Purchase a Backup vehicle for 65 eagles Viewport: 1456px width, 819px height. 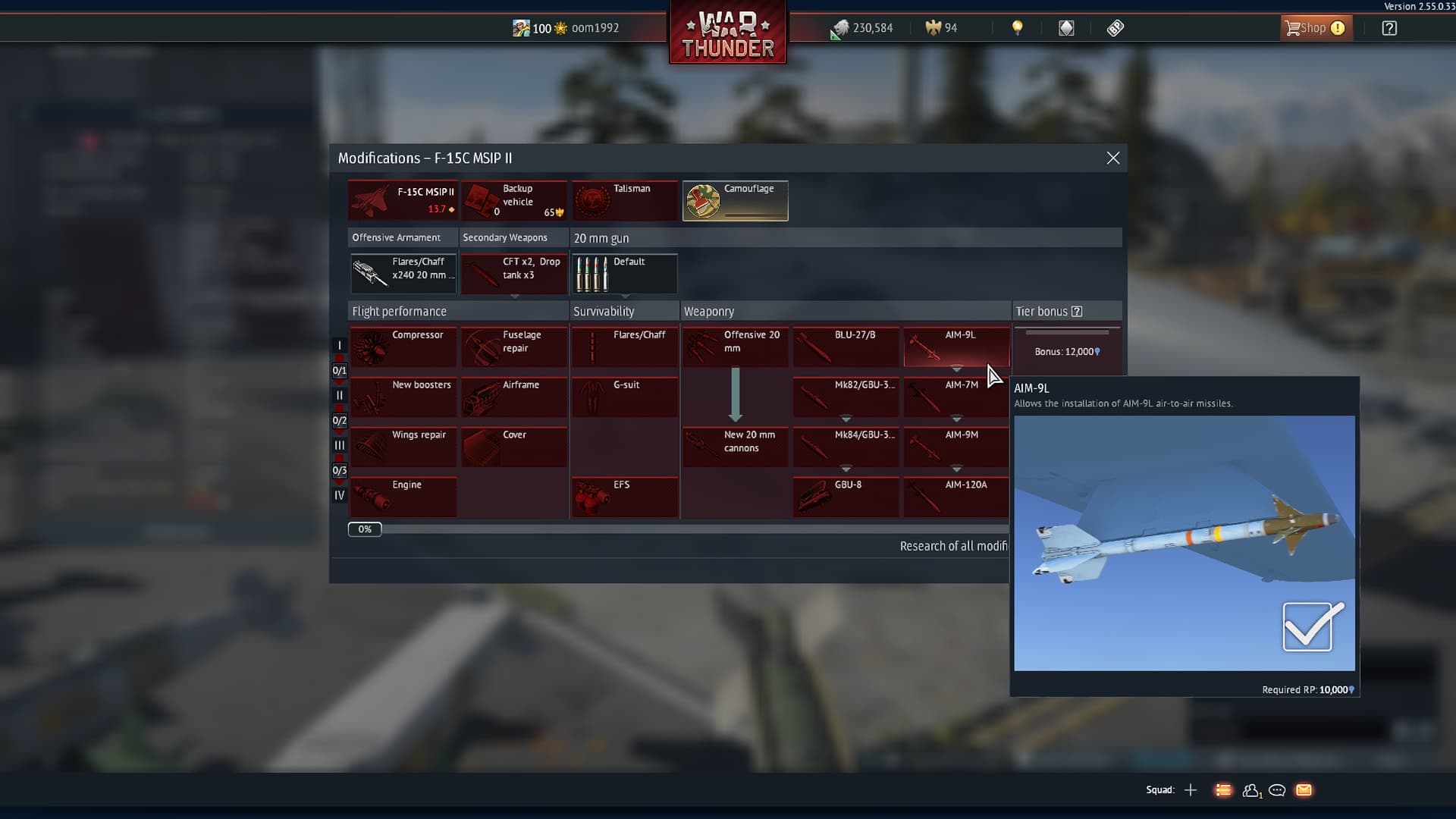point(514,200)
